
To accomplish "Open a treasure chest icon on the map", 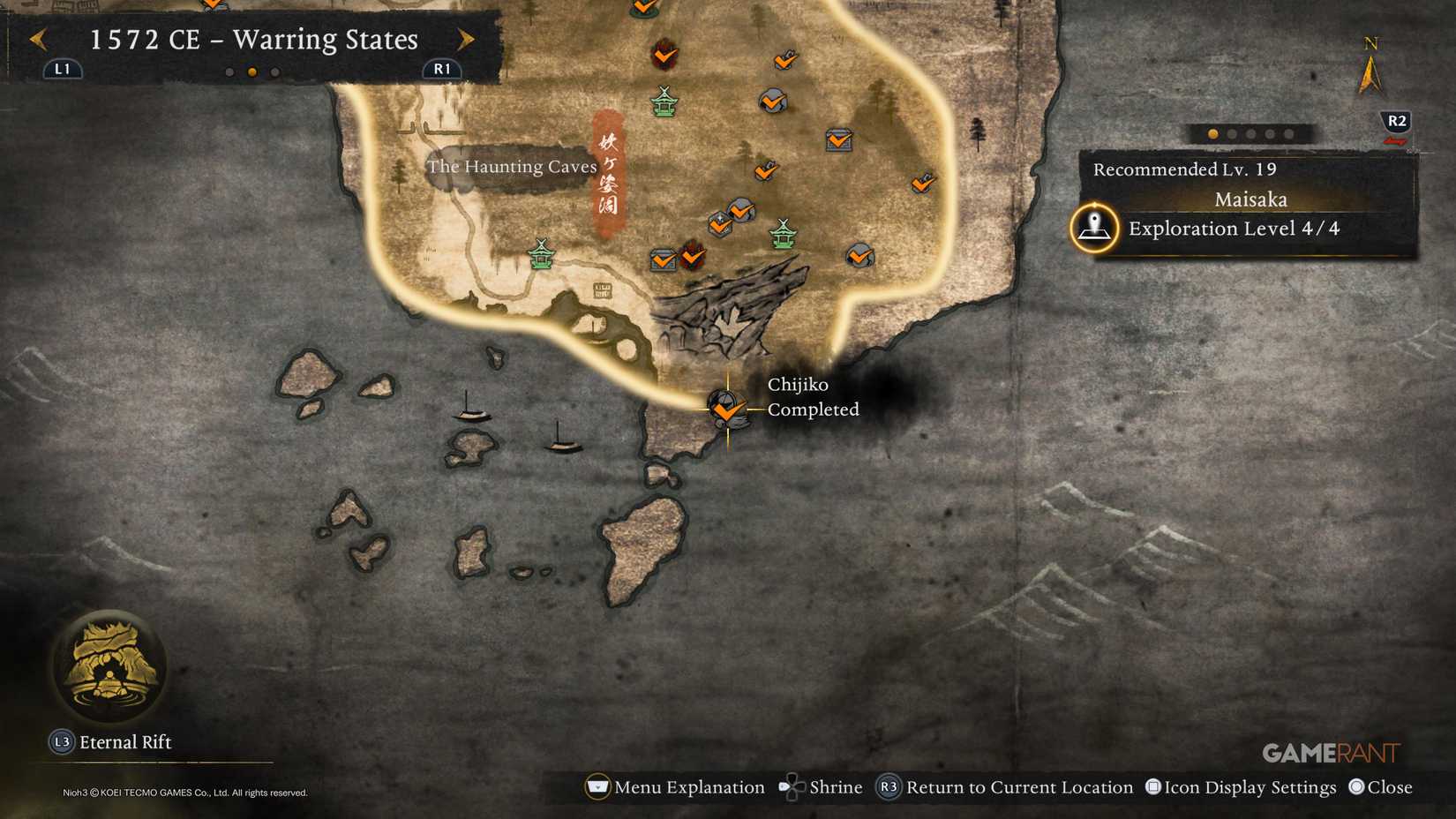I will coord(837,141).
